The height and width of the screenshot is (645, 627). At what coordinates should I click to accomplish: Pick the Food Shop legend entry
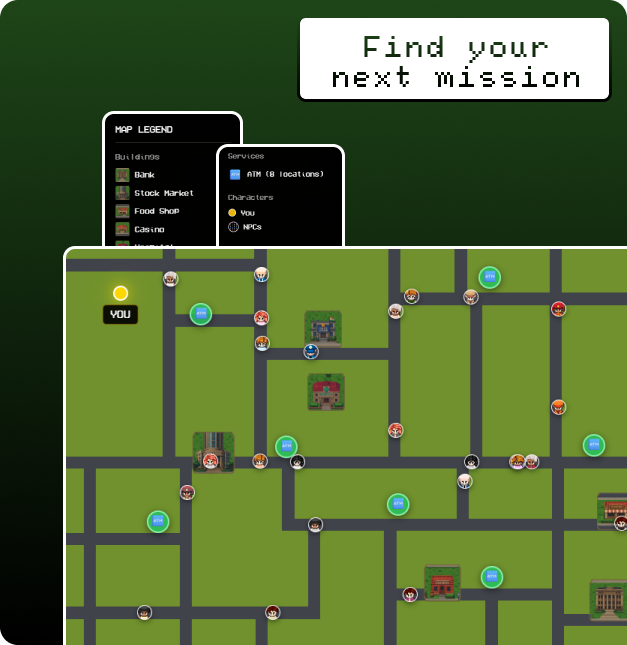coord(156,211)
